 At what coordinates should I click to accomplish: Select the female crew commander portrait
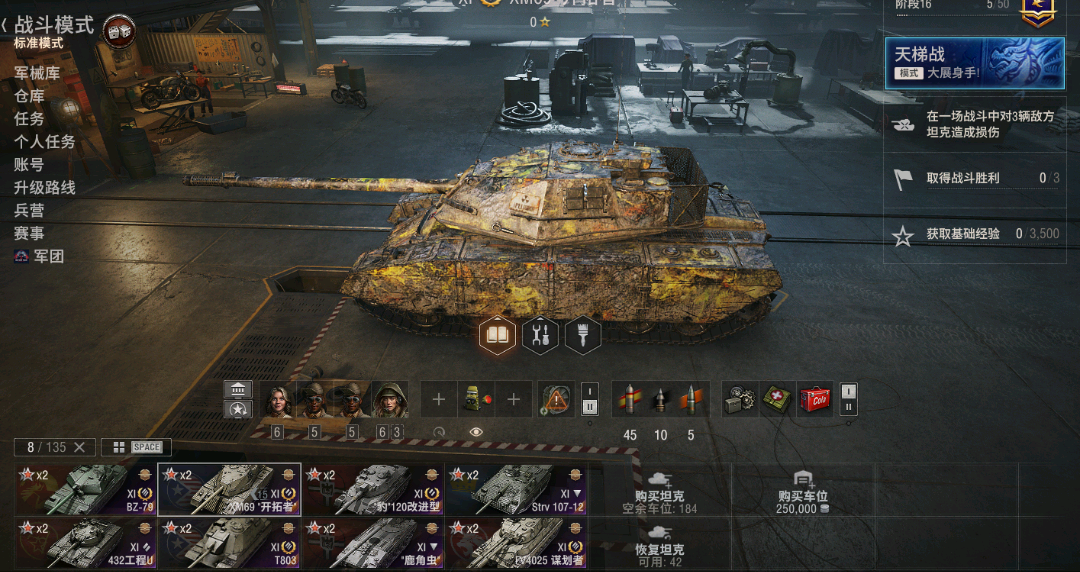pos(276,400)
